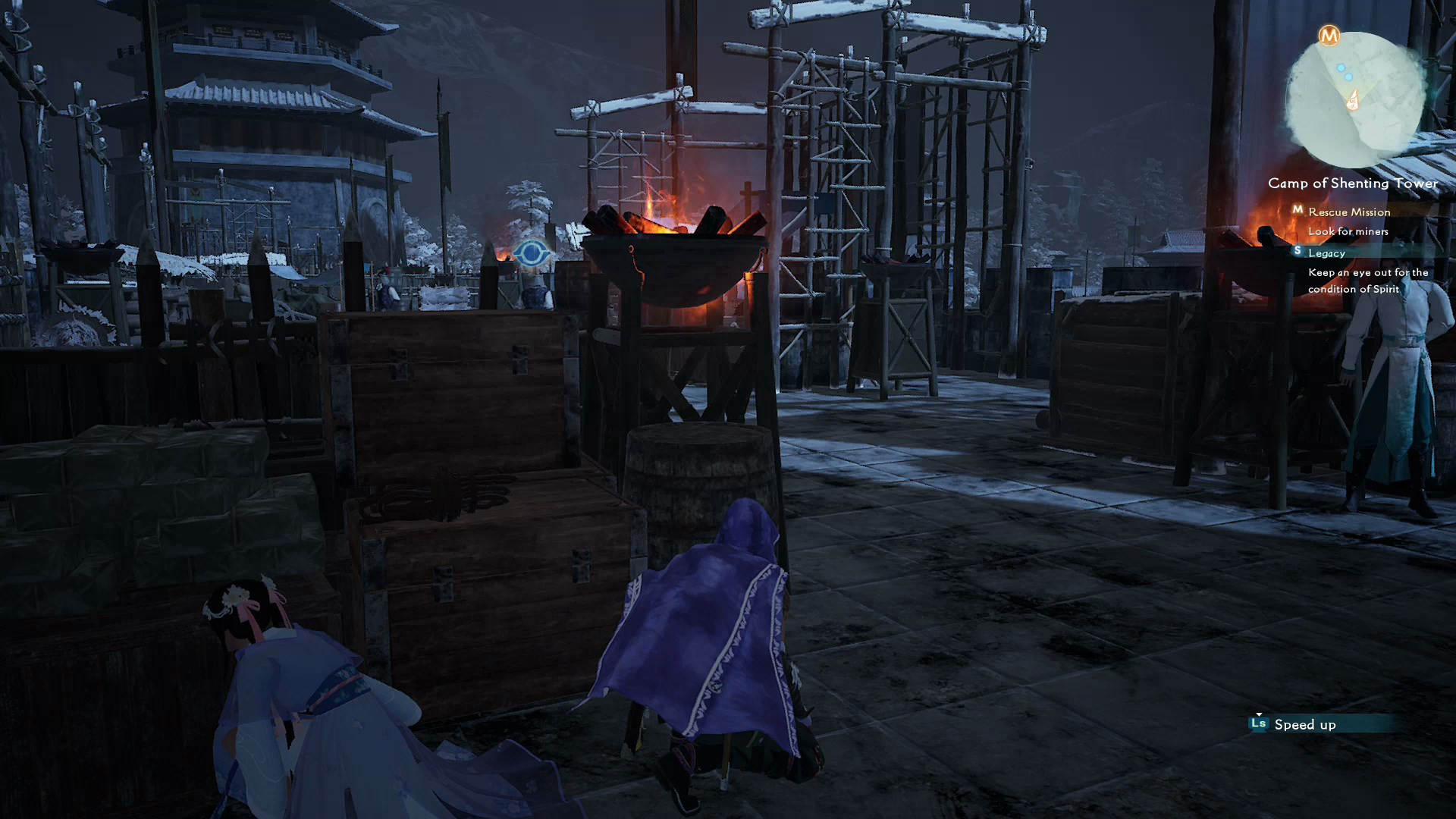Click the orange M marker above minimap

pos(1329,36)
